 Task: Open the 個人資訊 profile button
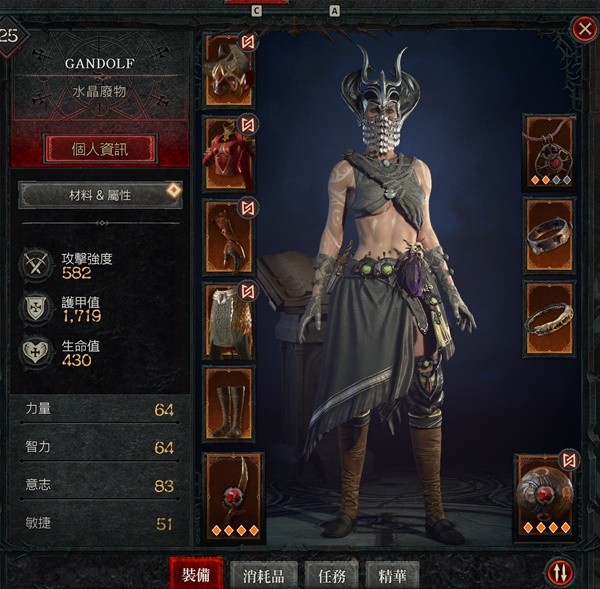click(x=100, y=149)
